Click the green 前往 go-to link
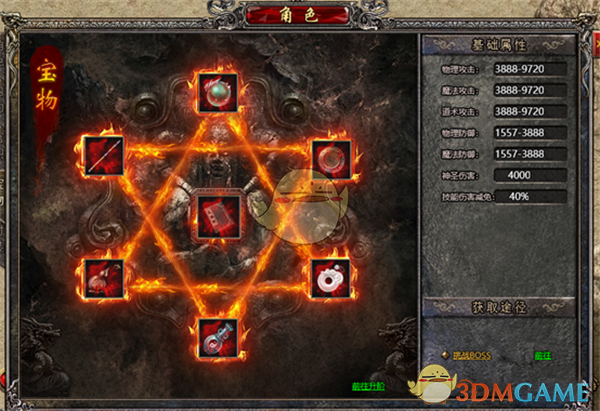 543,355
